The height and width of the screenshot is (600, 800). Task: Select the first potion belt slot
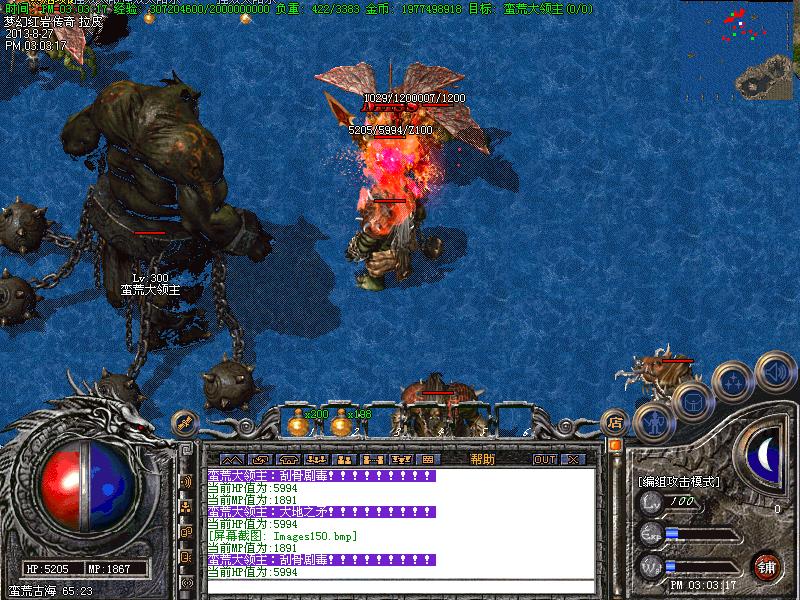coord(296,424)
